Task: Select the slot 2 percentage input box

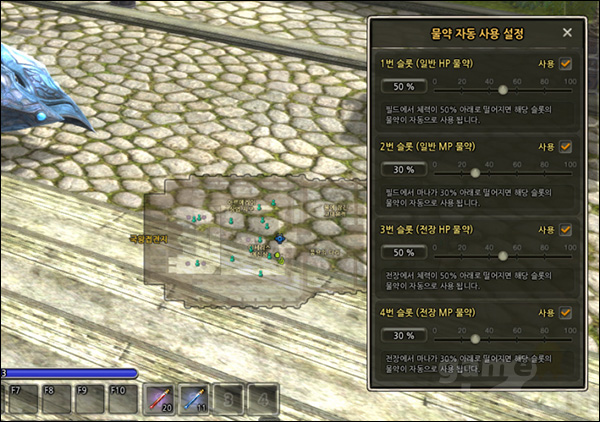Action: tap(398, 171)
